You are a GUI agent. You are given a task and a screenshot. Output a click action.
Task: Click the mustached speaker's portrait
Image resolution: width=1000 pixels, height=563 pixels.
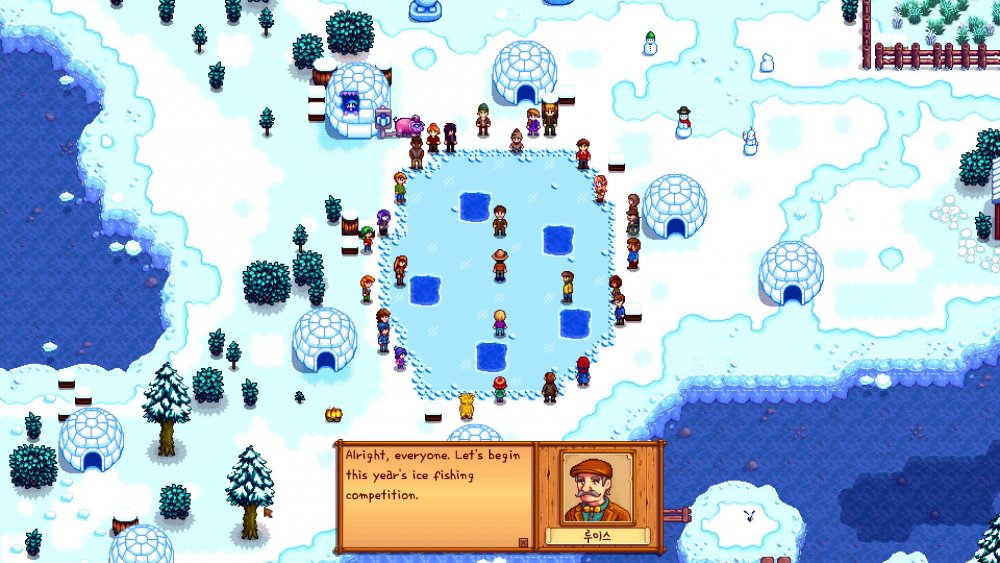click(597, 487)
